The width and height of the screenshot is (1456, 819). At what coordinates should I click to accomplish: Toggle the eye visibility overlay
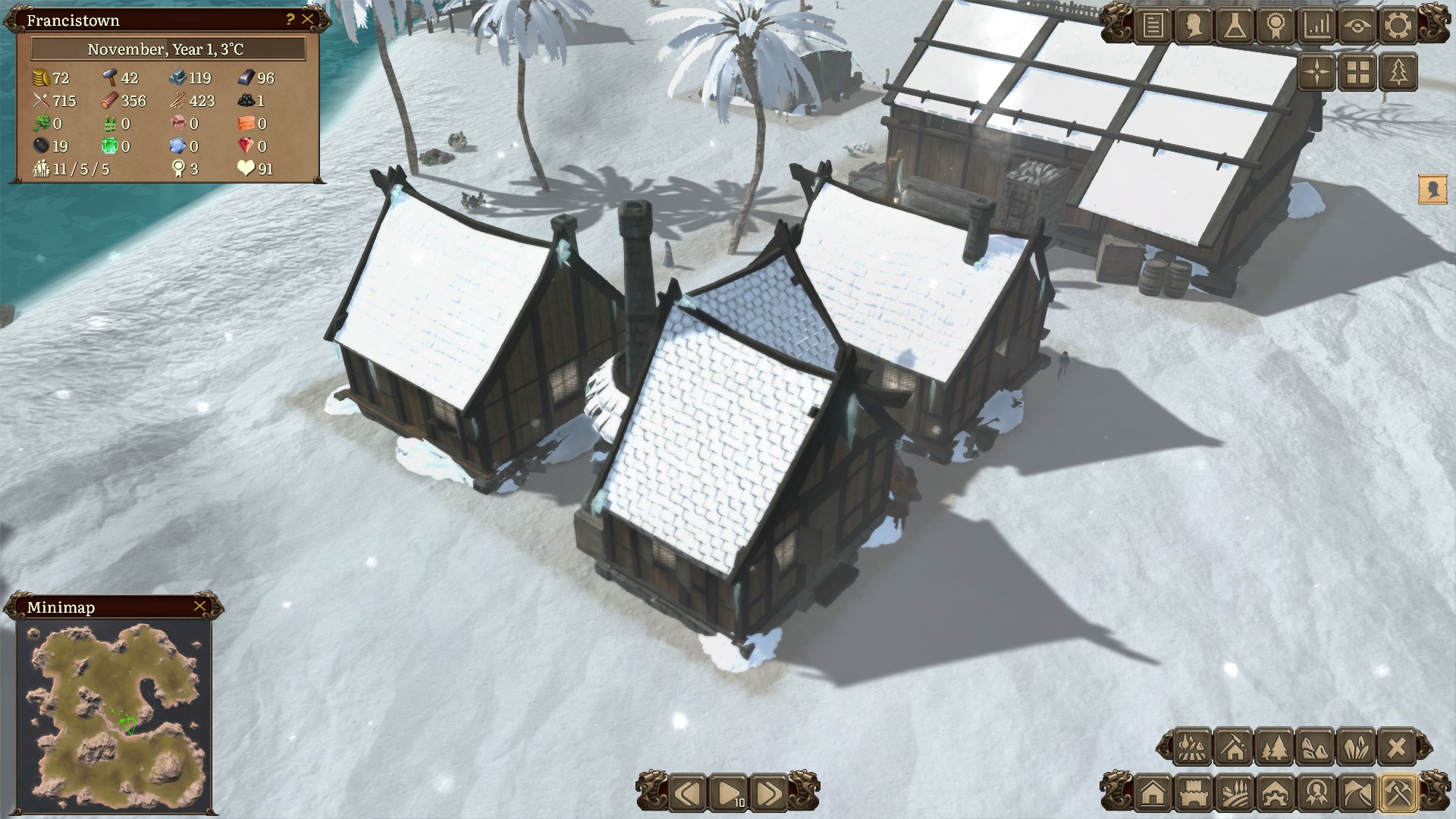click(1357, 26)
